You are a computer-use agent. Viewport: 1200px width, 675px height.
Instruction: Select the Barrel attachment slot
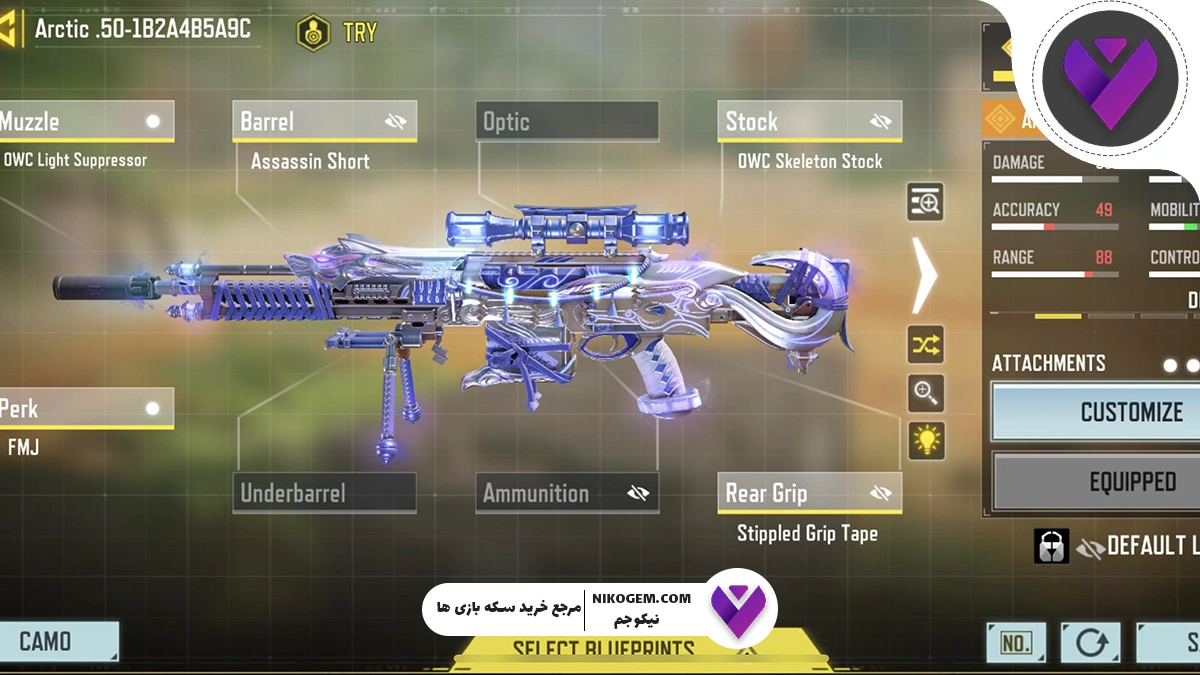pyautogui.click(x=324, y=122)
